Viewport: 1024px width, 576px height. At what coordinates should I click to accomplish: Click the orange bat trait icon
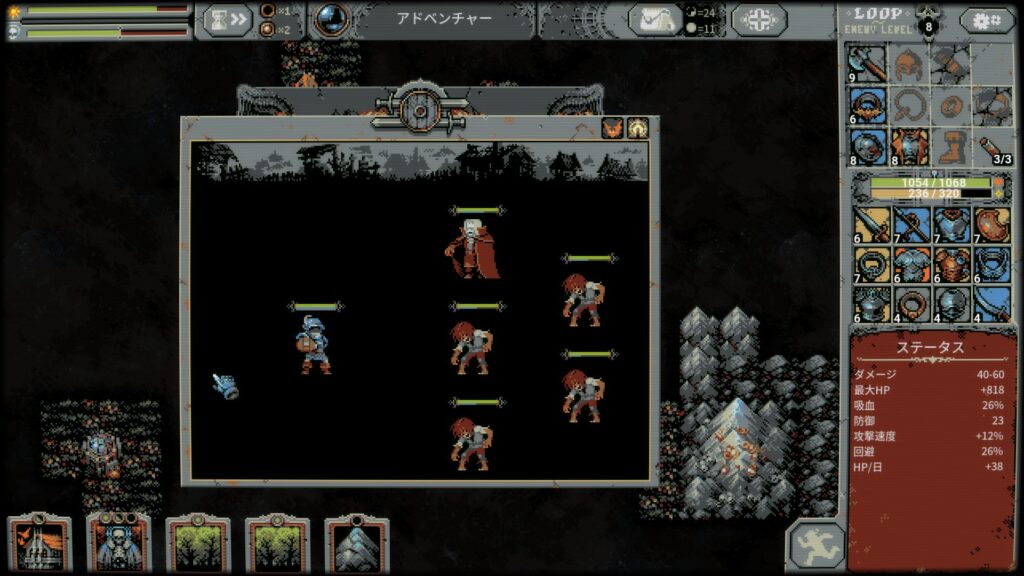coord(610,128)
